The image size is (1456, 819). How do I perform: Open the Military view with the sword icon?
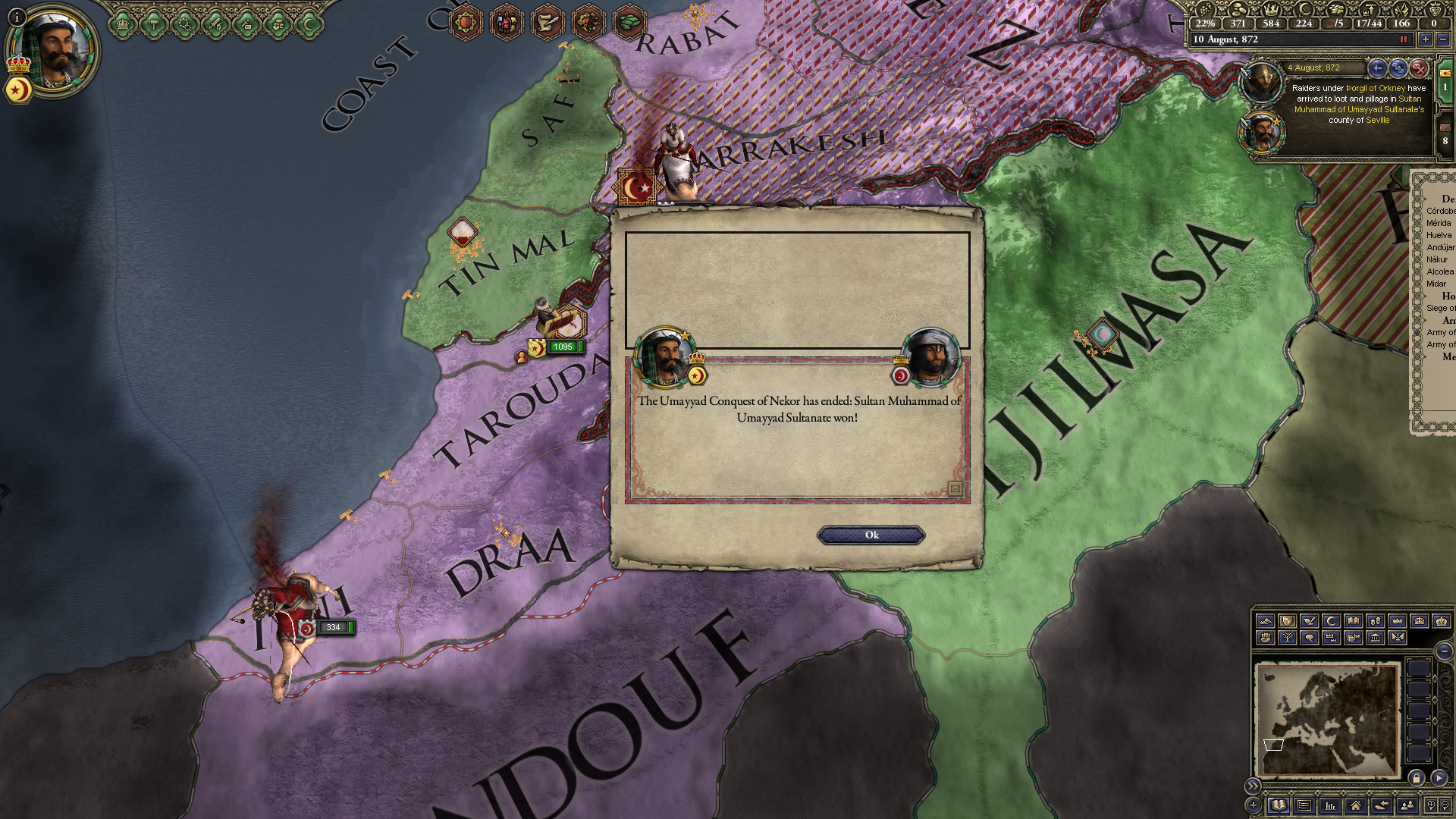215,23
